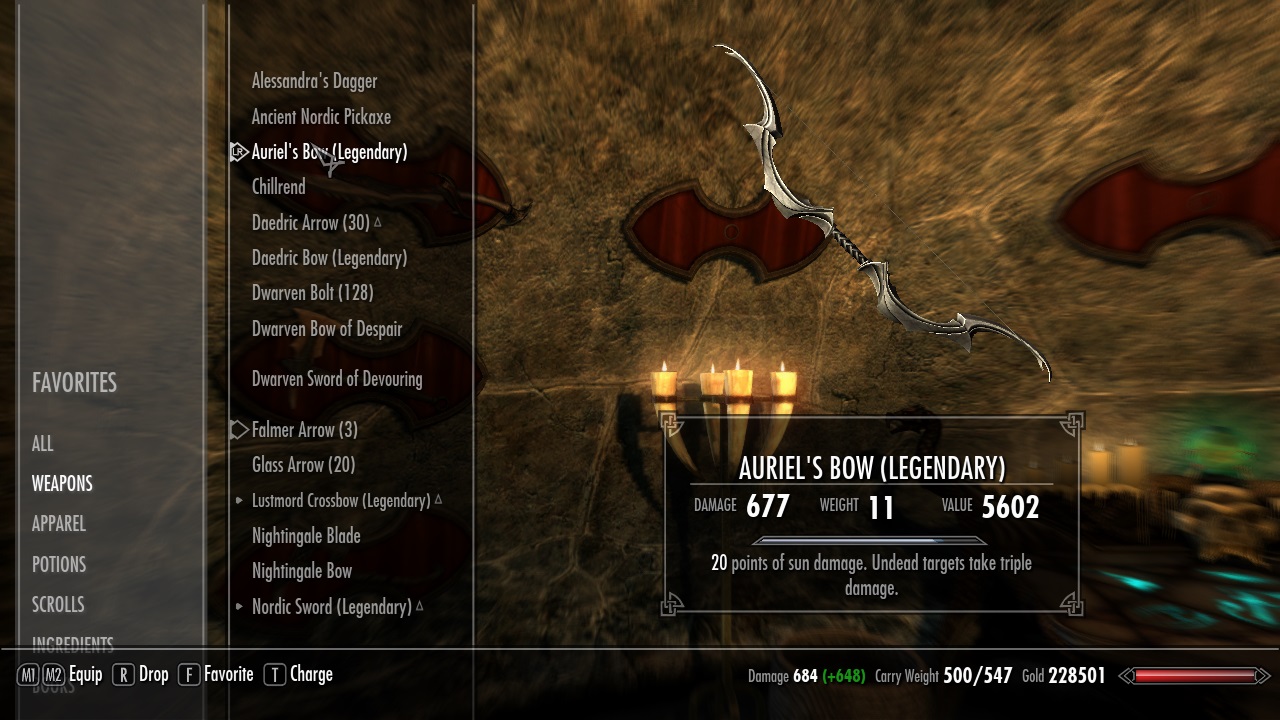The height and width of the screenshot is (720, 1280).
Task: Select Glass Arrow (20)
Action: [303, 465]
